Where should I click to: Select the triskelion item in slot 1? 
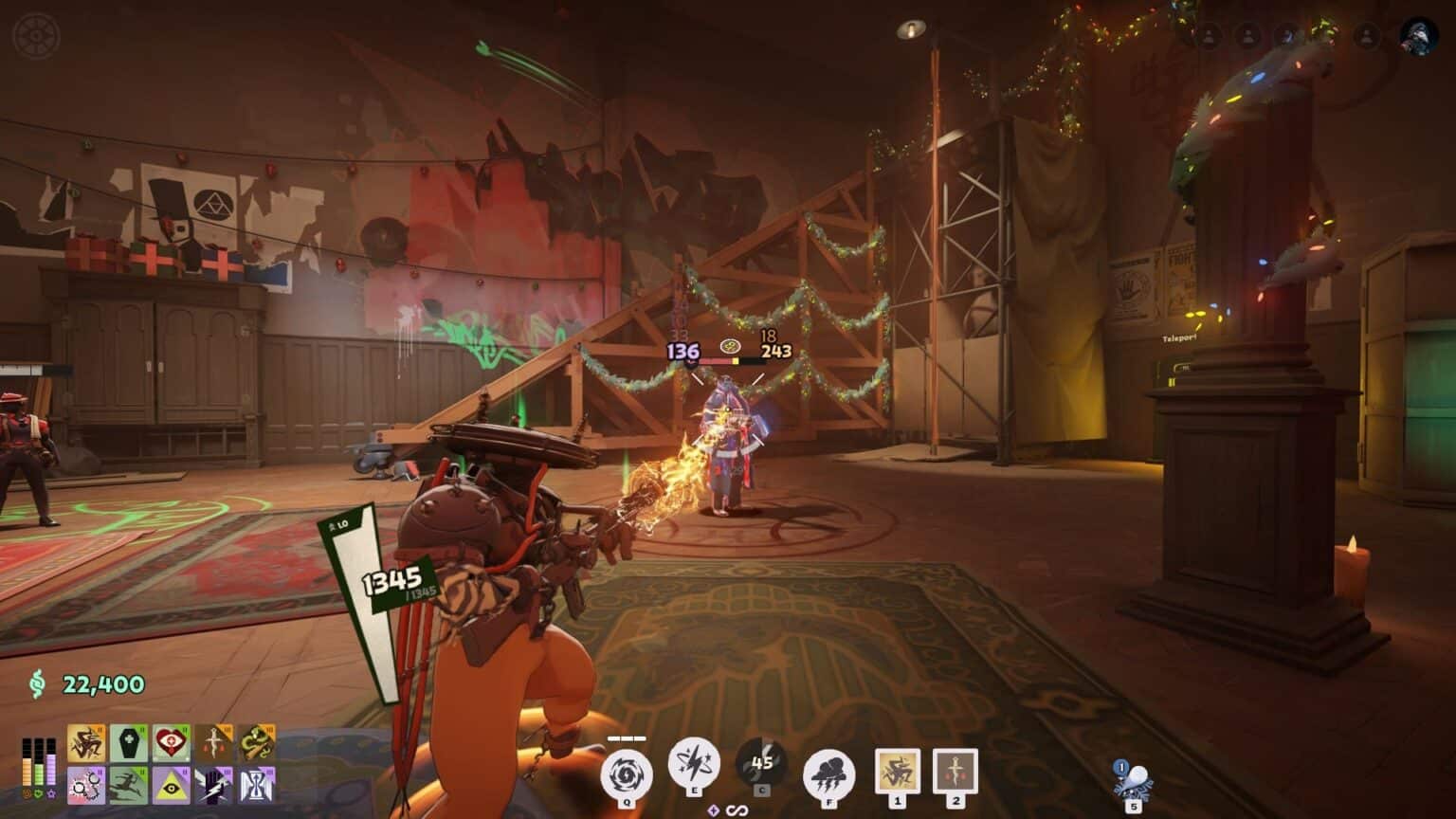[x=898, y=769]
